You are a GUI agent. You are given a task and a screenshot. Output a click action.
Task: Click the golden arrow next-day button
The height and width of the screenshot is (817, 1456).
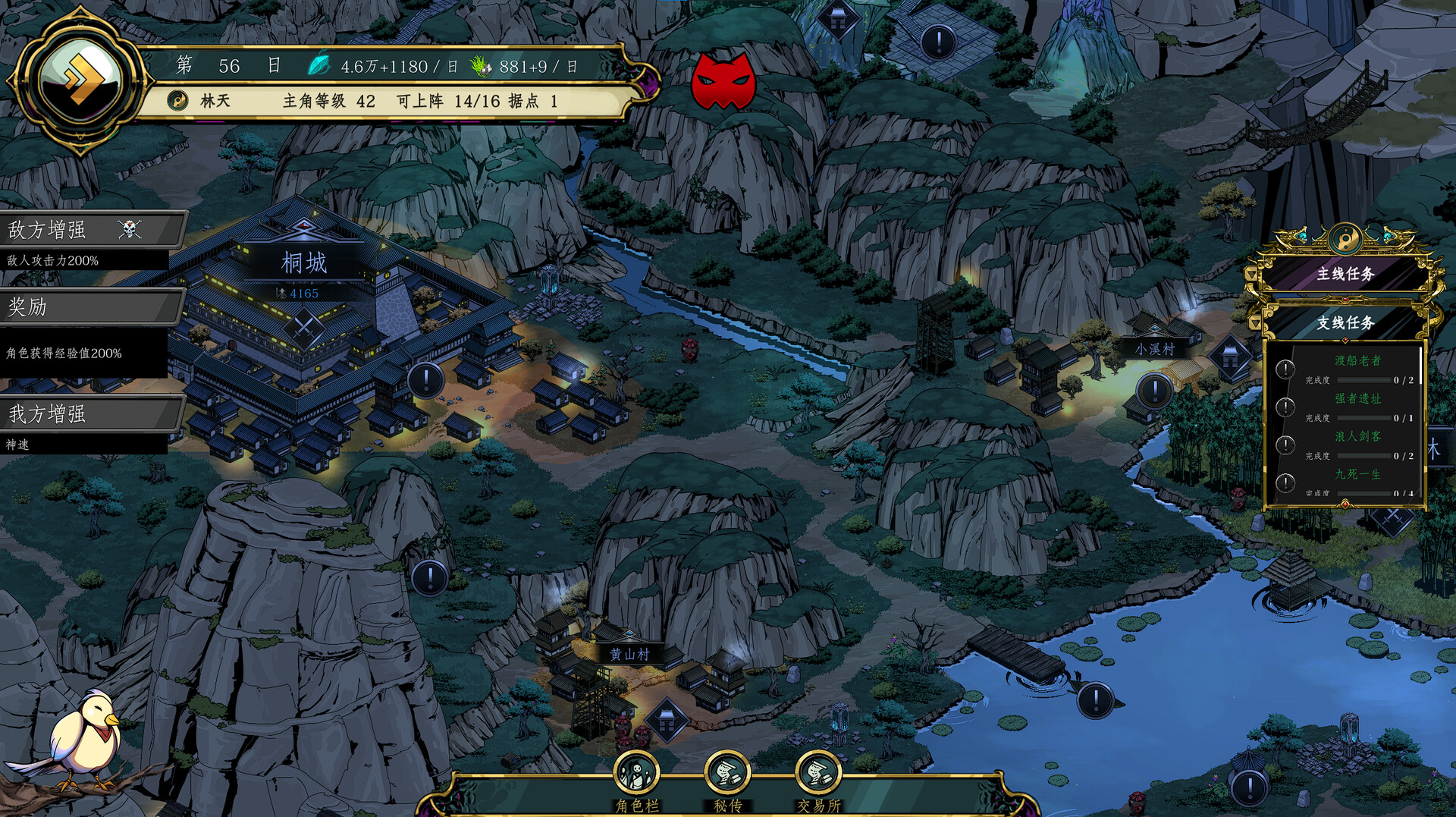[x=80, y=80]
